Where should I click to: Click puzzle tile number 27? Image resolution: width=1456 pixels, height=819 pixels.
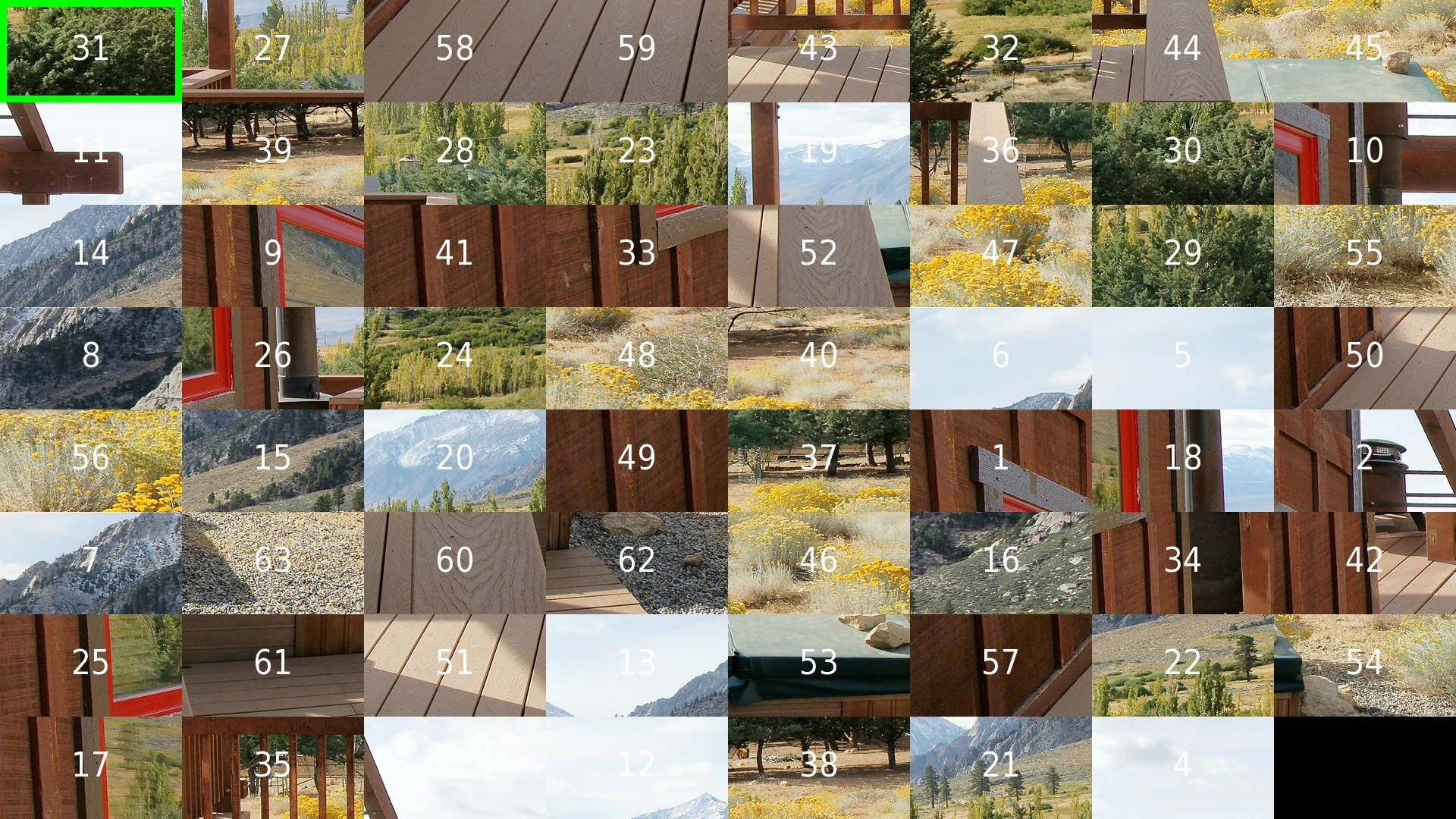tap(273, 51)
